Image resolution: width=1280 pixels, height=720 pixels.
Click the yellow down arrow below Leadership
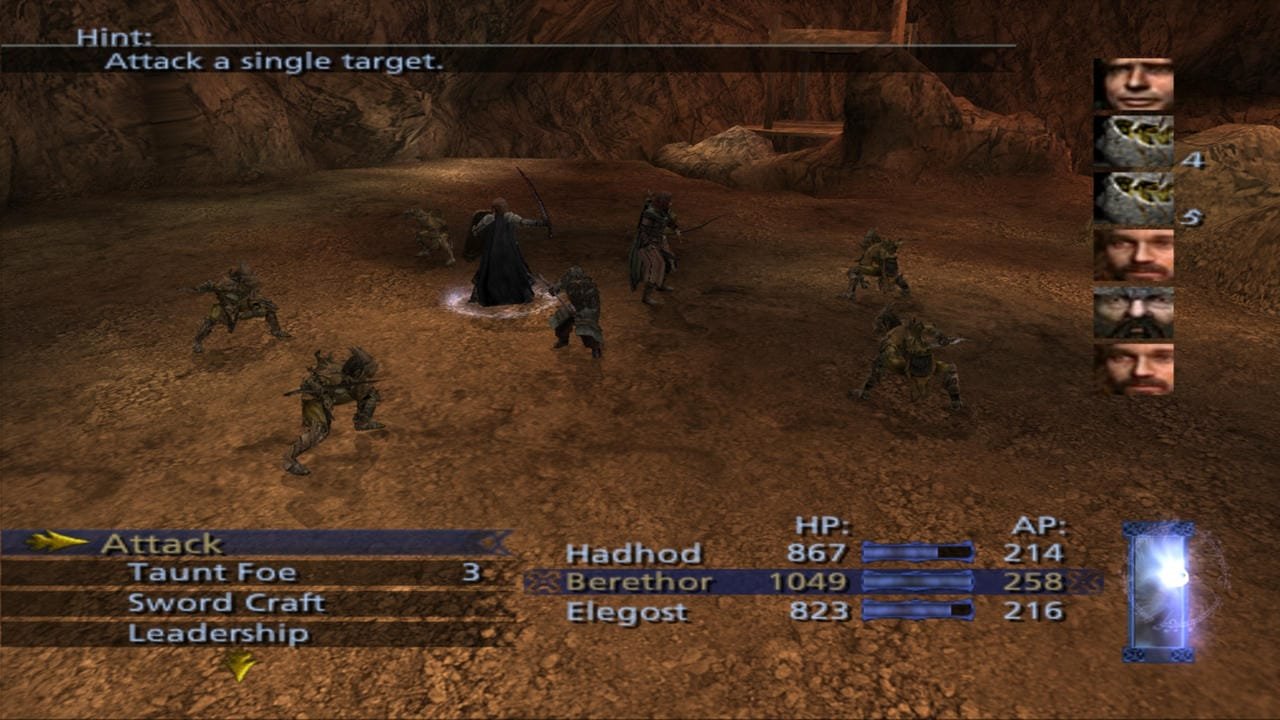pyautogui.click(x=238, y=665)
